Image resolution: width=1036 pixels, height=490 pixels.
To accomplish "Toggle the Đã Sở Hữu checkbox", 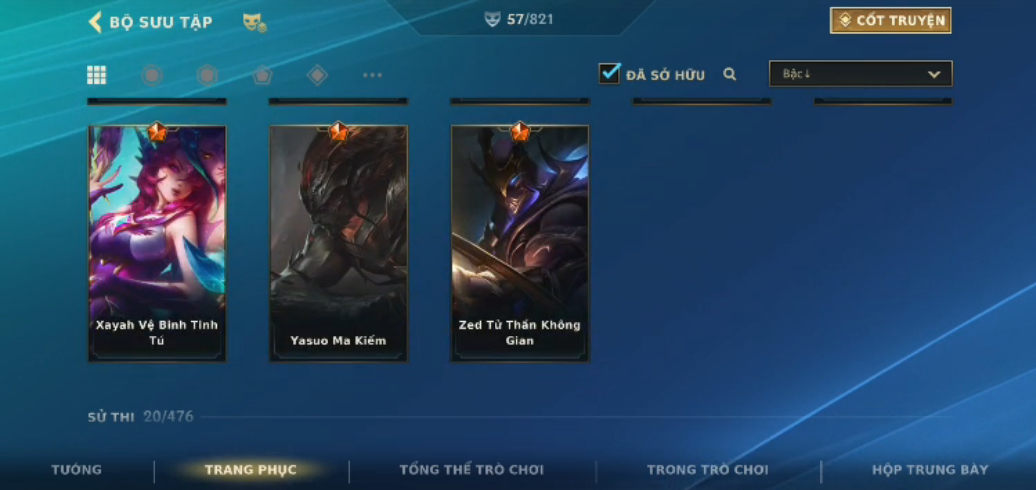I will click(x=609, y=73).
